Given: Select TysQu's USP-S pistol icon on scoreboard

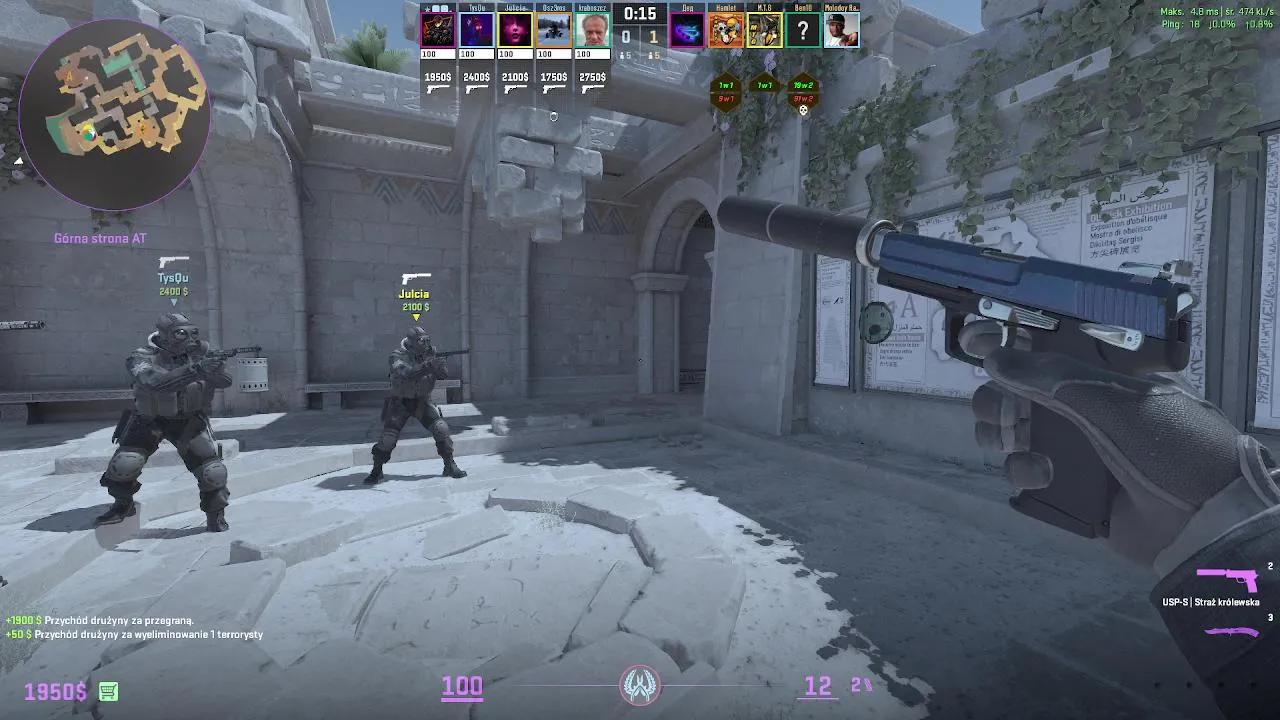Looking at the screenshot, I should 477,88.
